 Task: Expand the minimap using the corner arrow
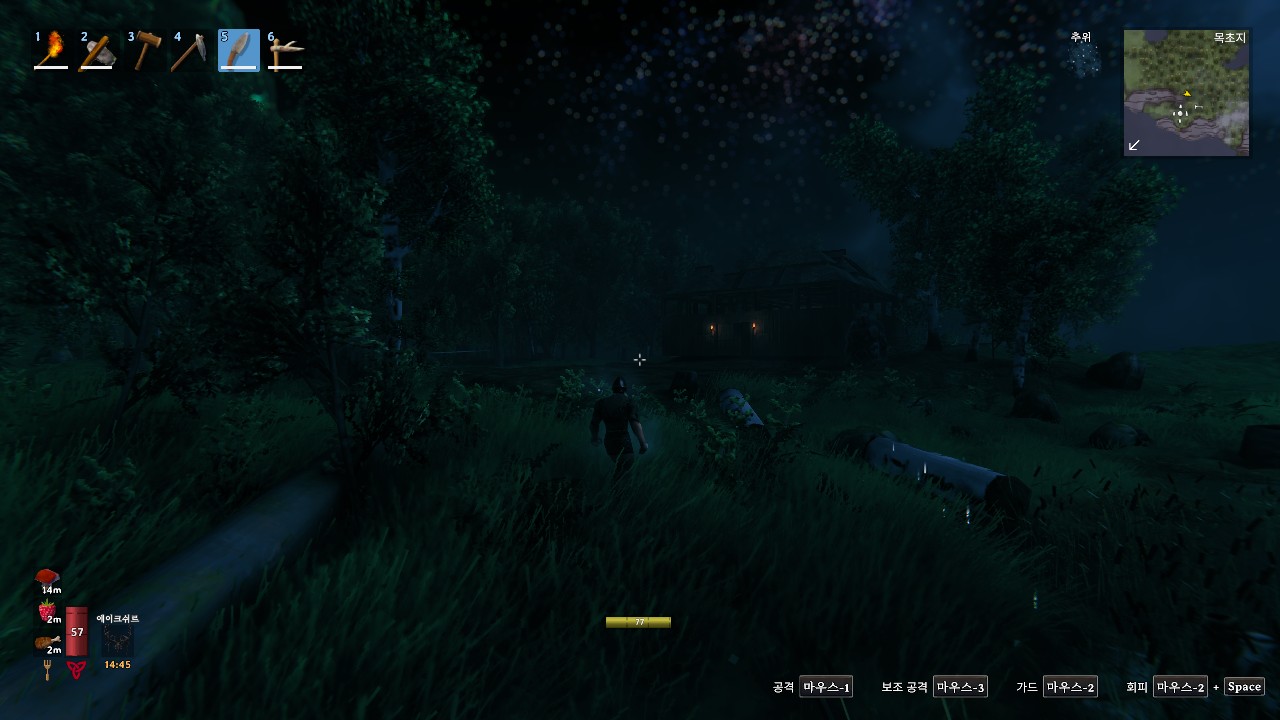[1133, 146]
